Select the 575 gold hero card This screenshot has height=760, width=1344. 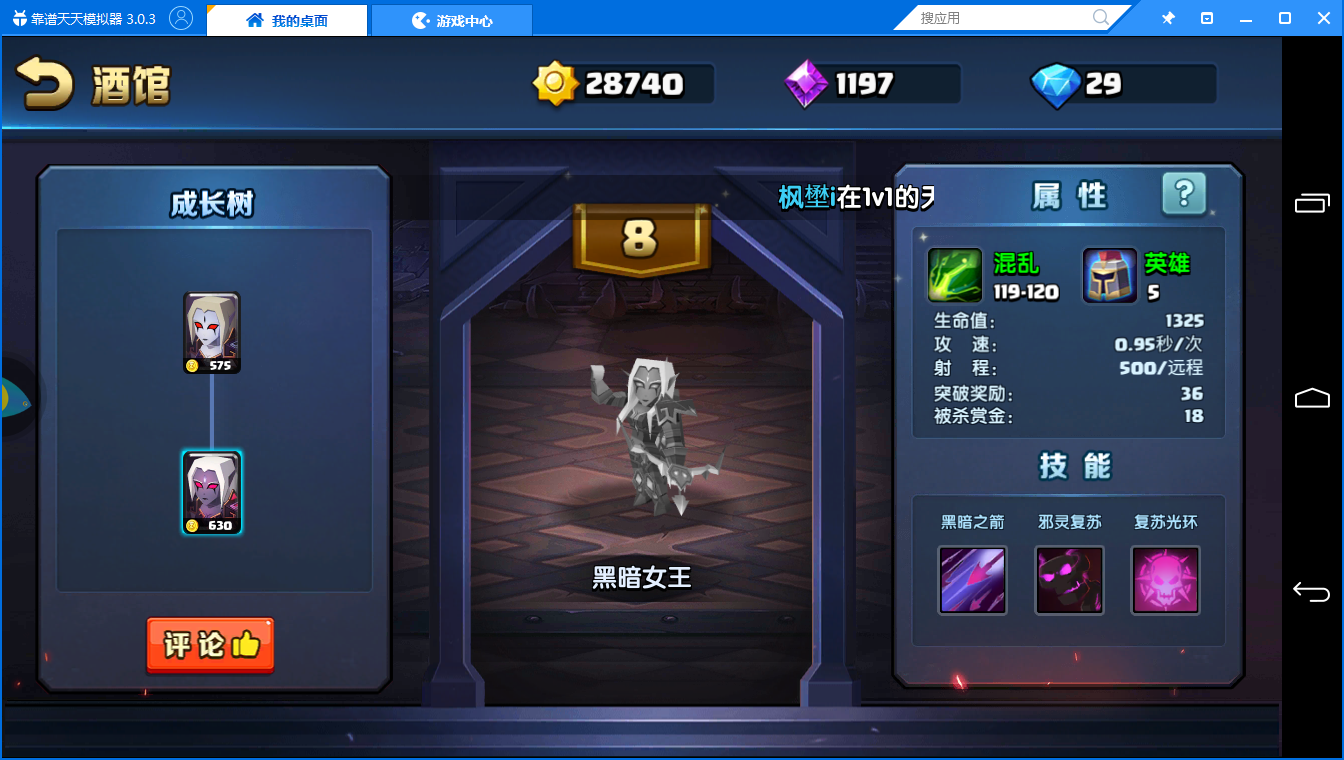212,333
